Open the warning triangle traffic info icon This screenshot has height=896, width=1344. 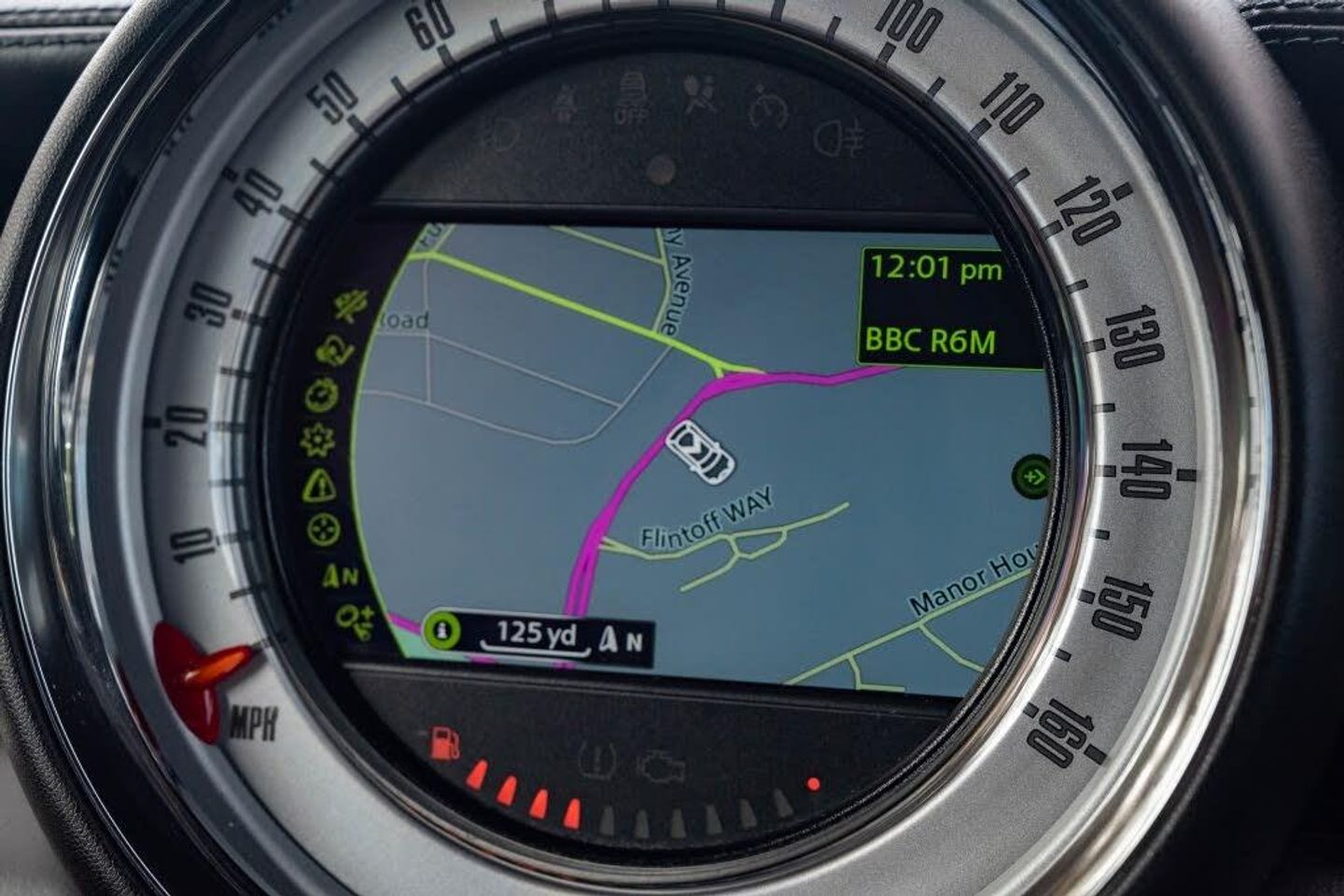(319, 484)
